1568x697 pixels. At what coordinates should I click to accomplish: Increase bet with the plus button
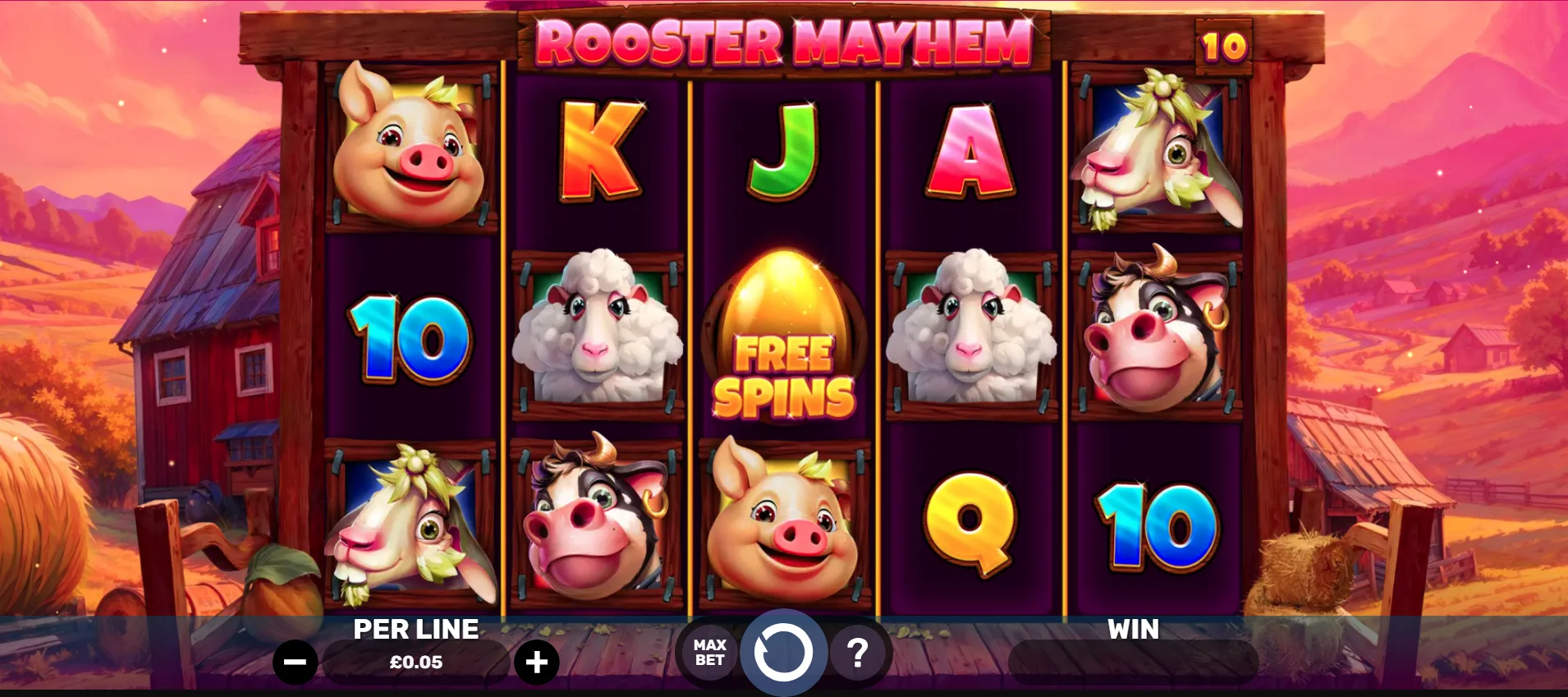point(538,660)
